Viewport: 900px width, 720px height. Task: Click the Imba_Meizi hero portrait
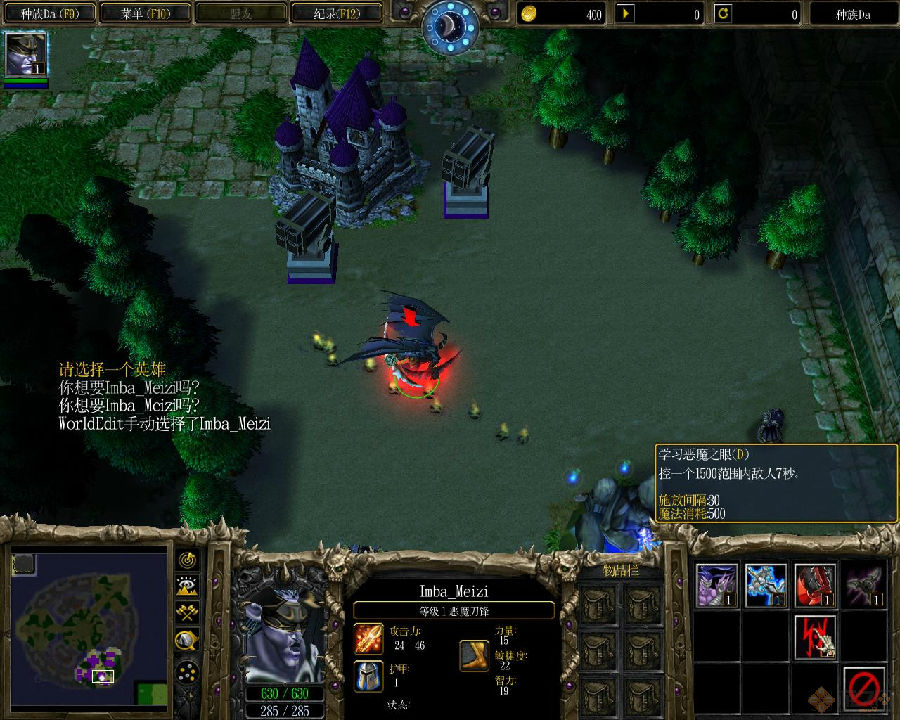282,632
